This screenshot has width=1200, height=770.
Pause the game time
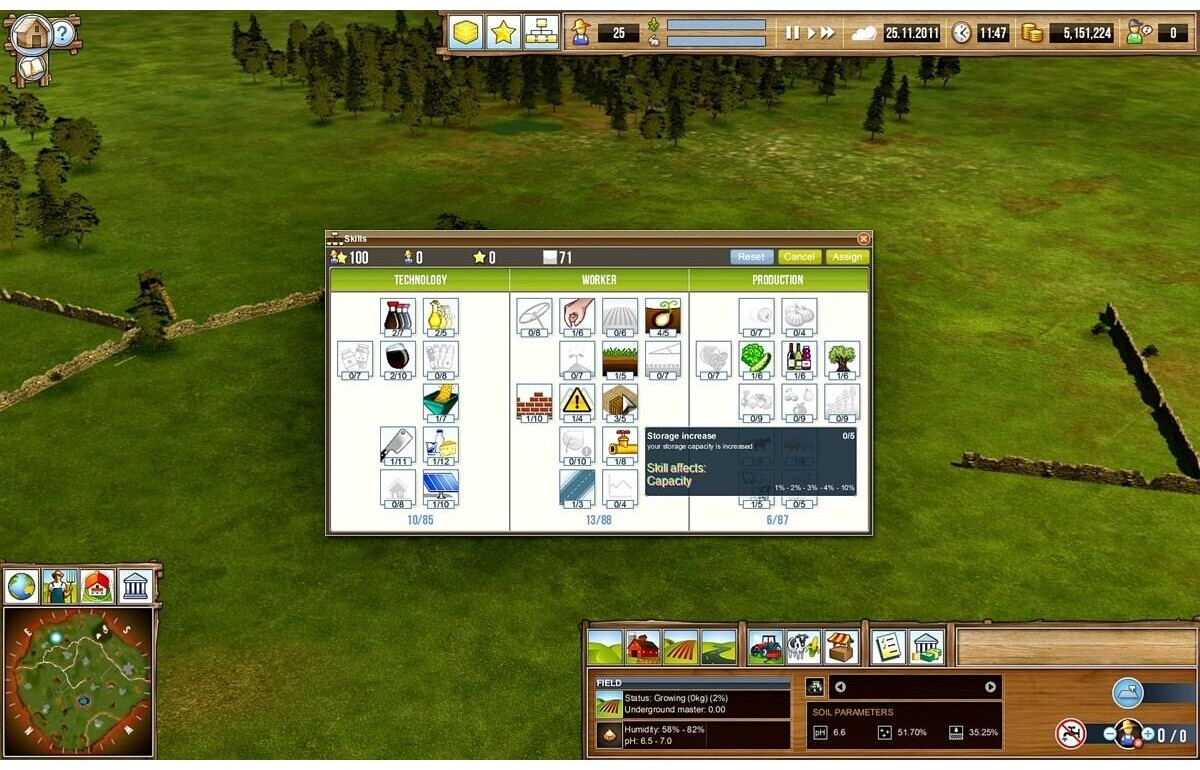792,33
